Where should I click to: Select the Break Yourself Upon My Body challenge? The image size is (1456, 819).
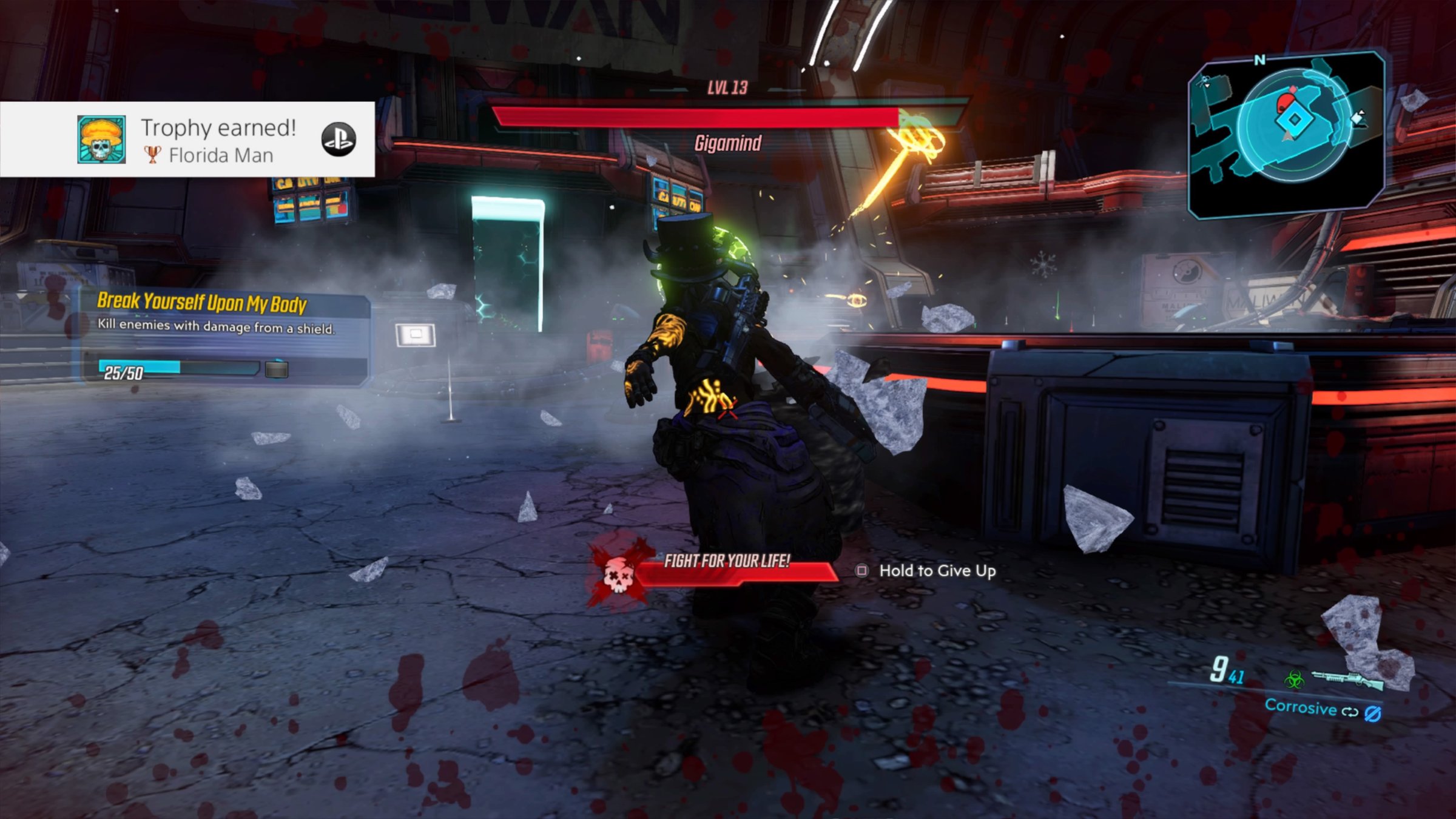point(202,302)
